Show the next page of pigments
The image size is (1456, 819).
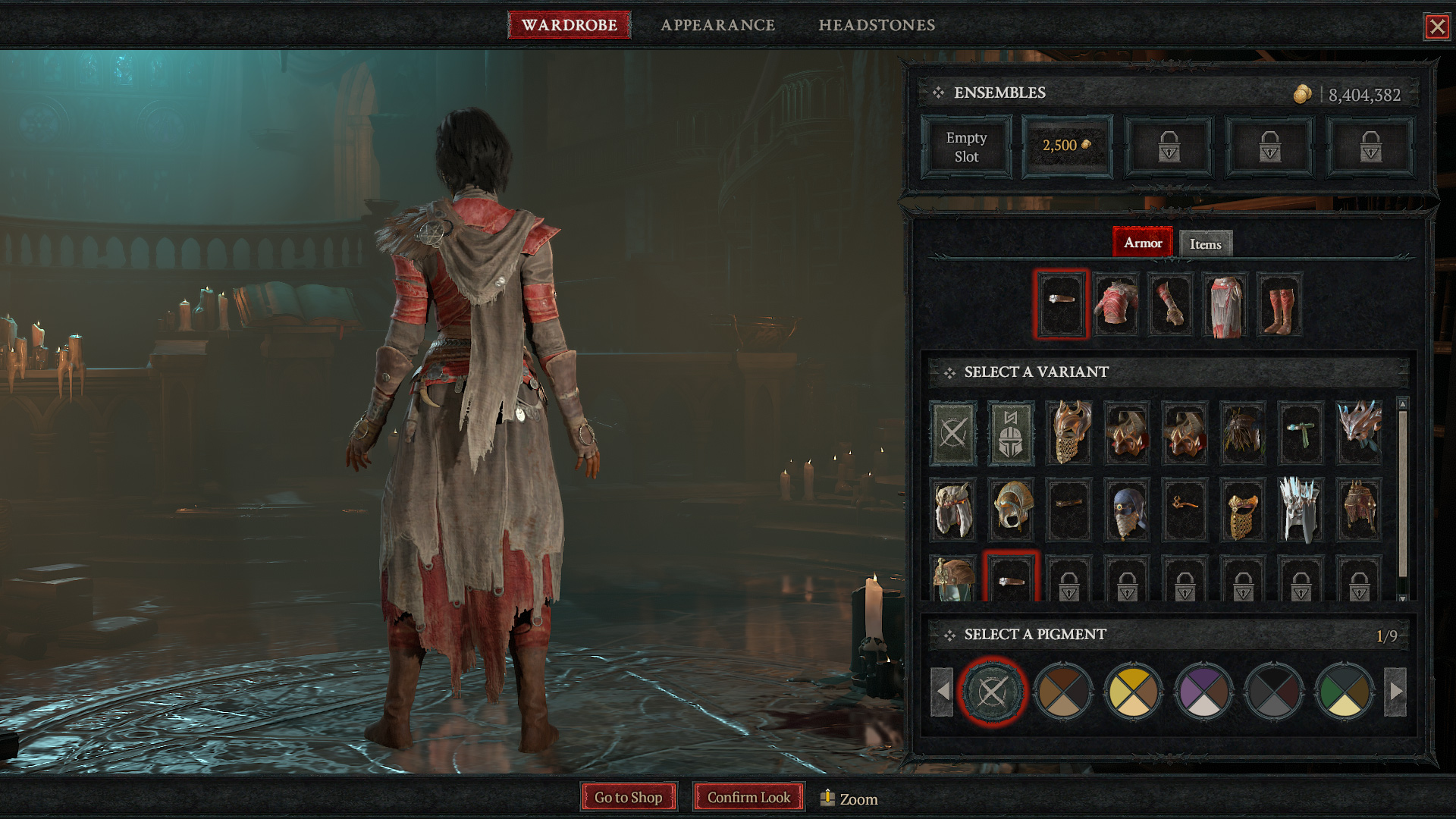point(1395,691)
